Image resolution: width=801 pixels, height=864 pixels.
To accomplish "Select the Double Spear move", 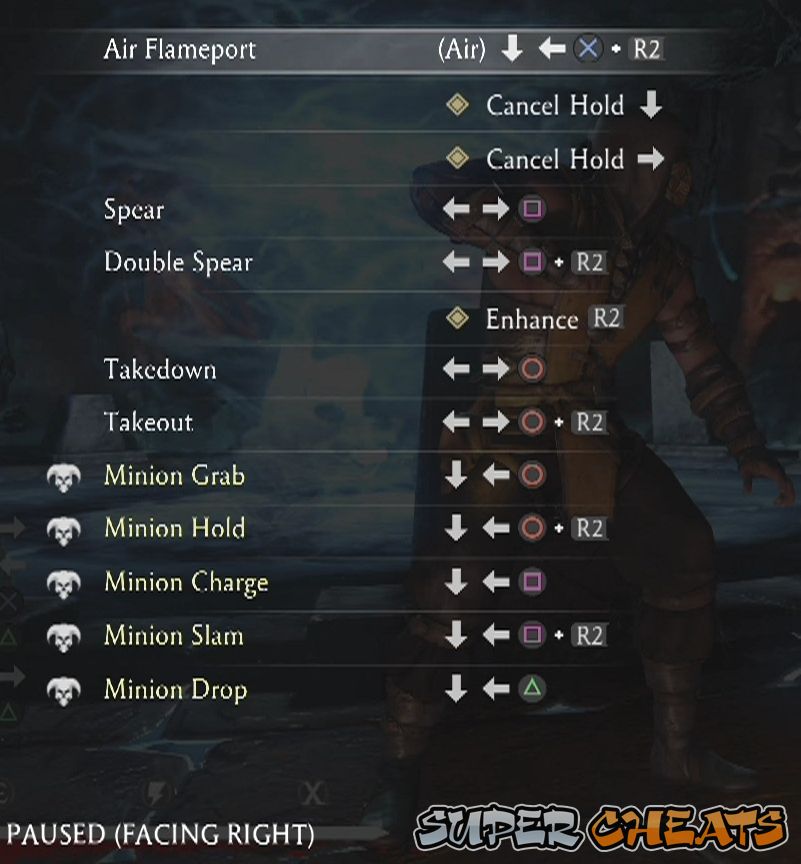I will pos(178,263).
